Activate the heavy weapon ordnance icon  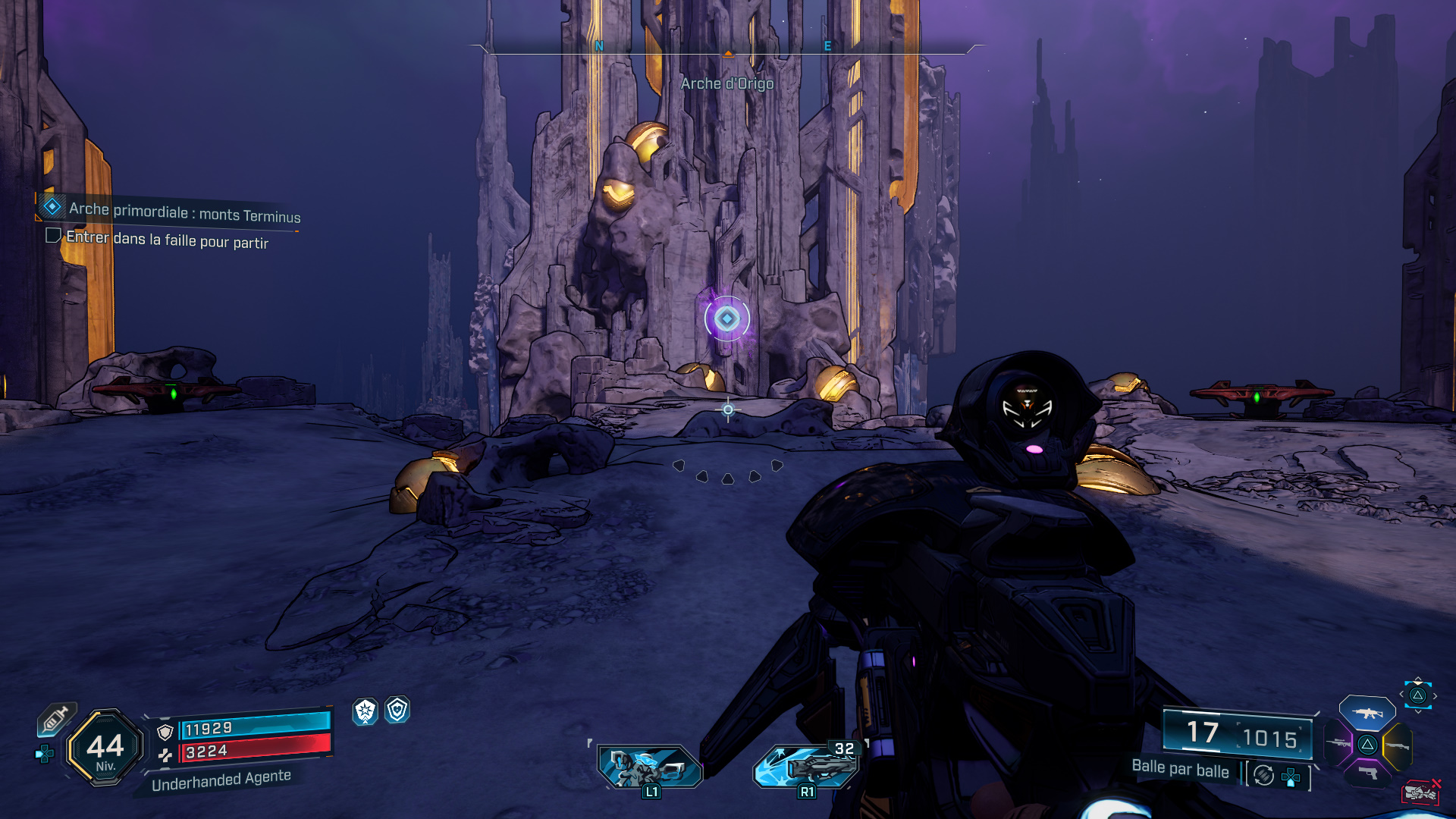(x=807, y=766)
